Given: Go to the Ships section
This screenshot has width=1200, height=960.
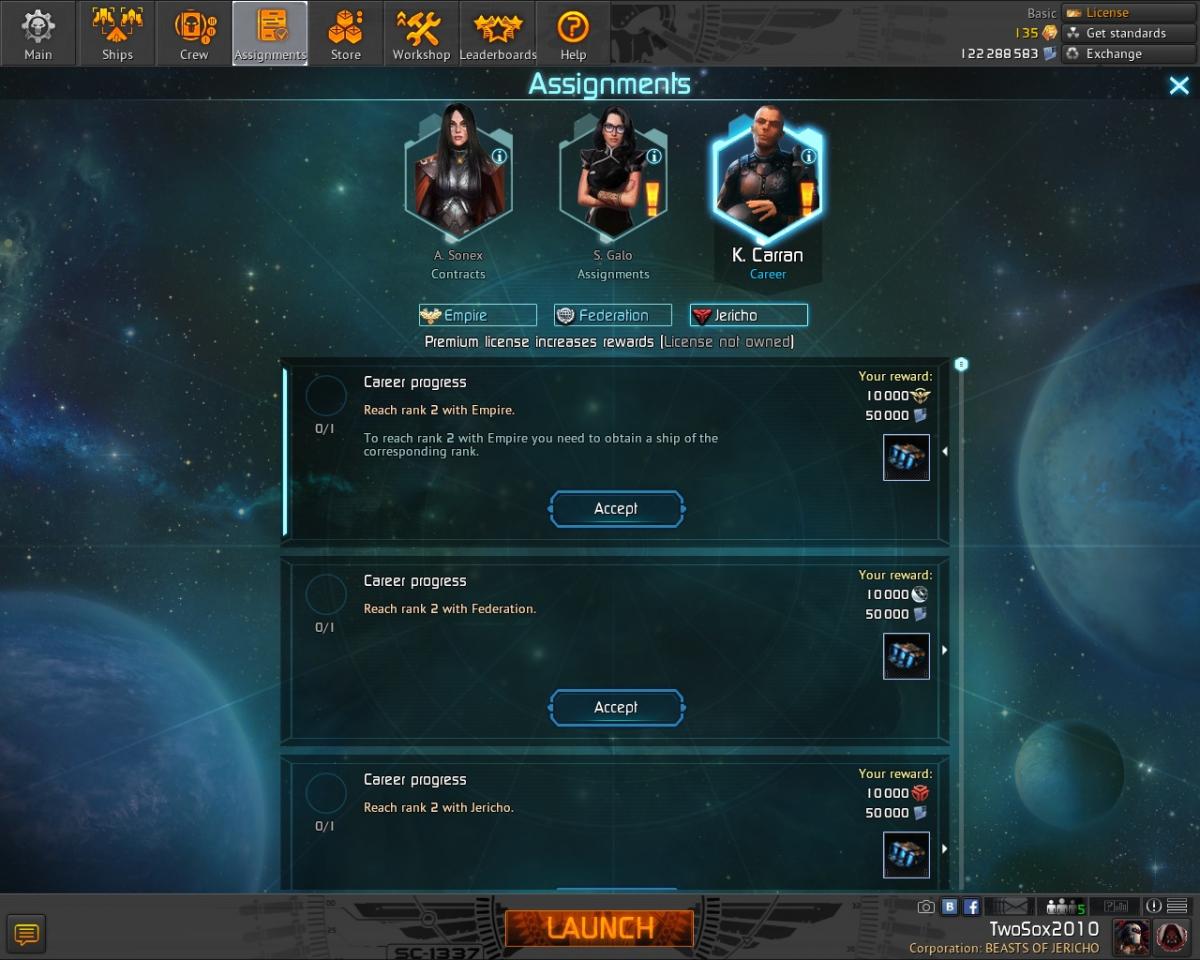Looking at the screenshot, I should [x=117, y=34].
